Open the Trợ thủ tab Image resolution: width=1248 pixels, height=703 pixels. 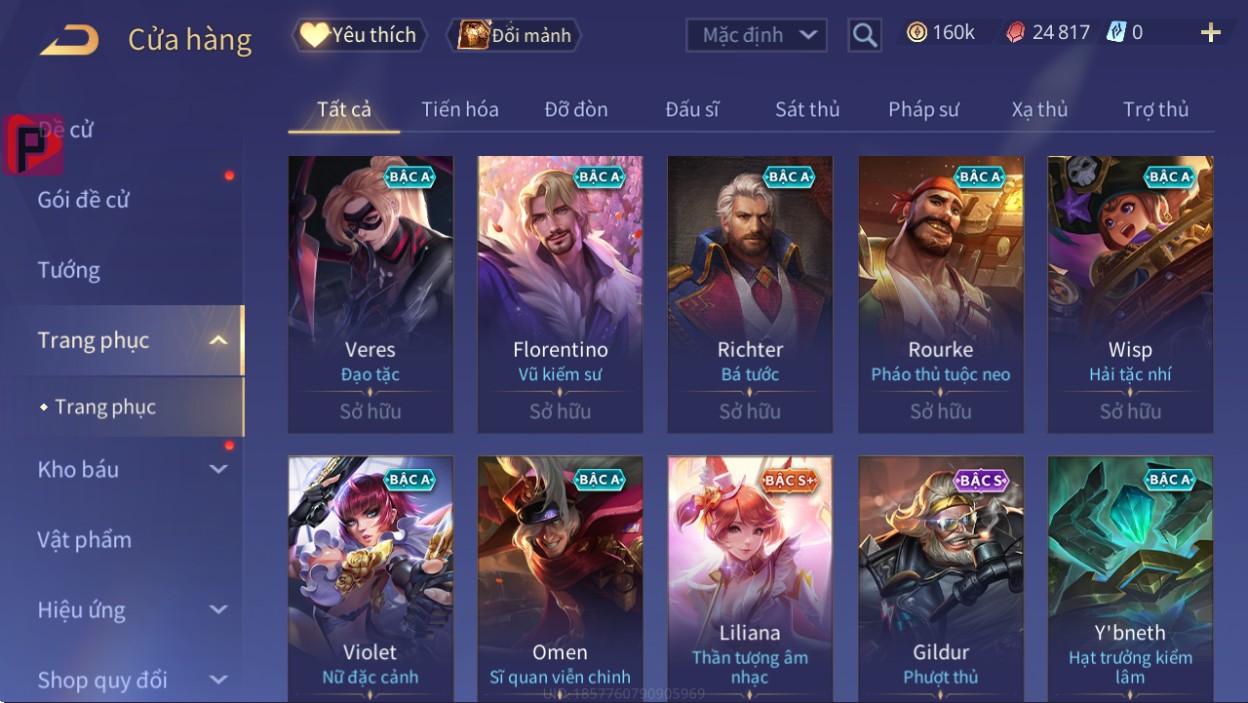(x=1155, y=109)
